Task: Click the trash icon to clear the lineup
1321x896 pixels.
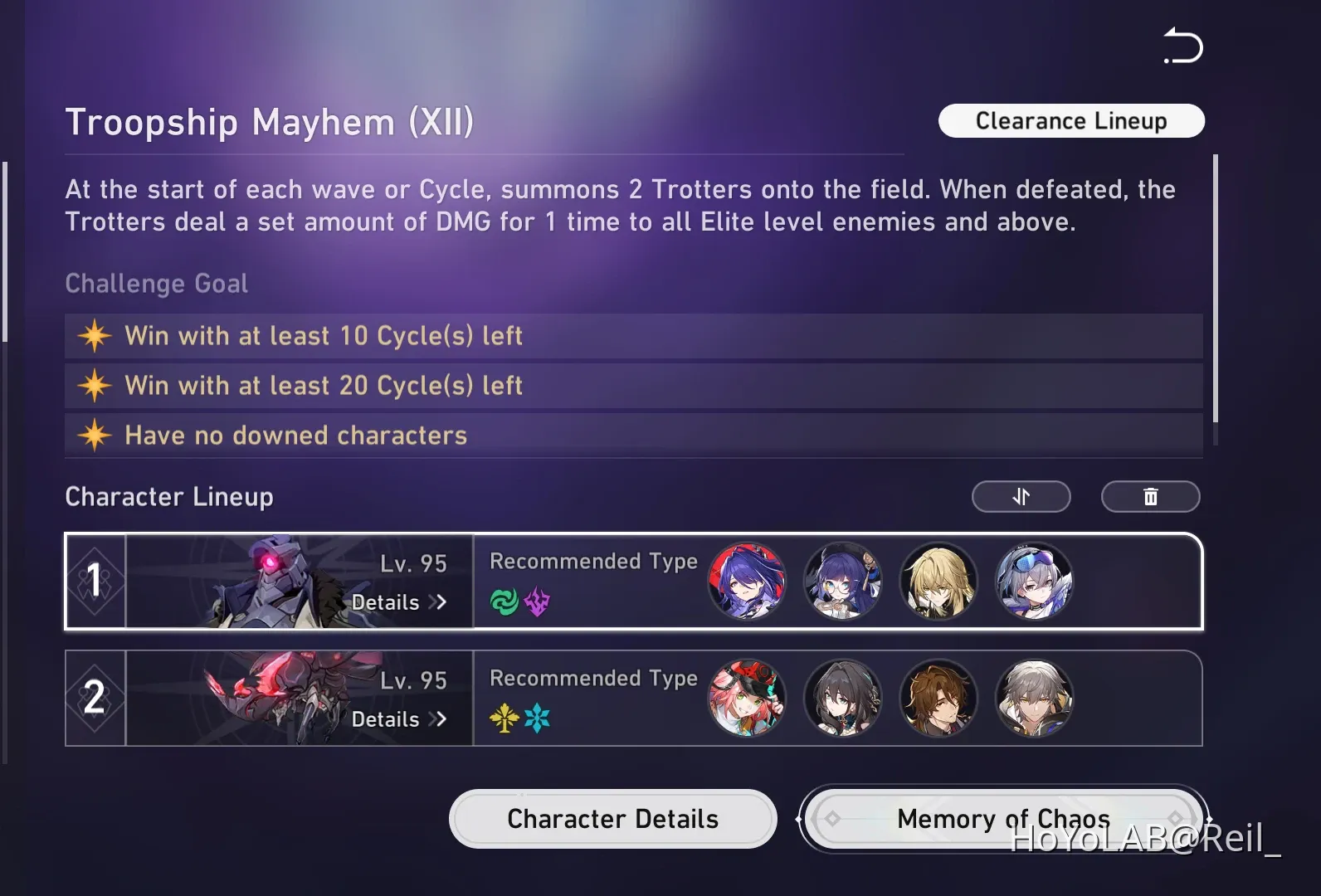Action: [x=1150, y=496]
